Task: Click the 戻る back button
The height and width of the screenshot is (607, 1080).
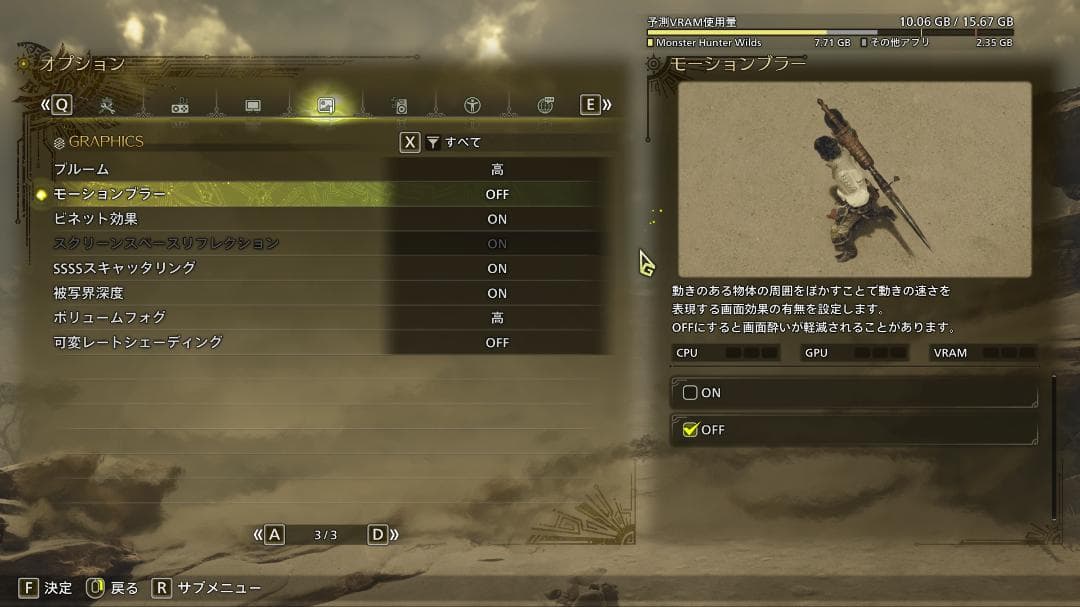Action: [x=112, y=588]
